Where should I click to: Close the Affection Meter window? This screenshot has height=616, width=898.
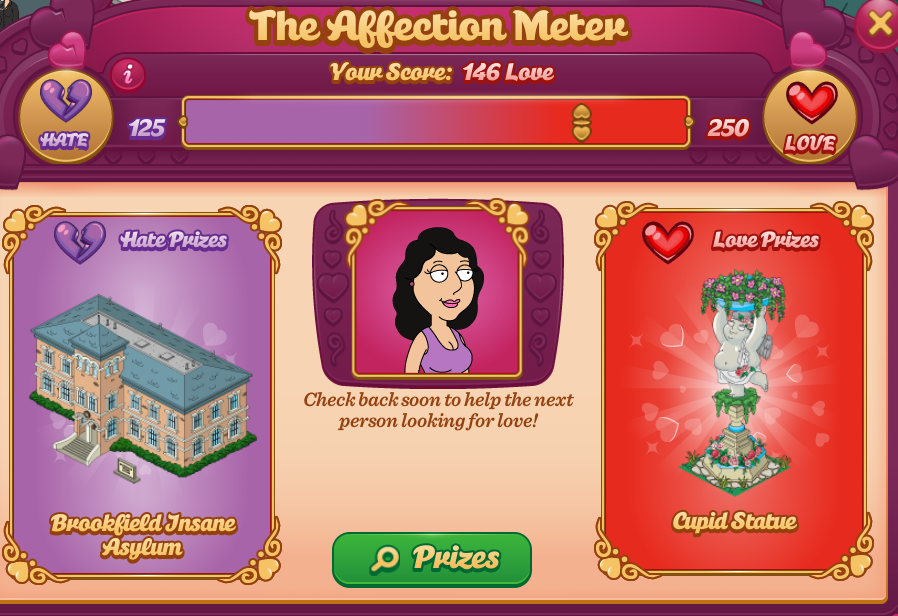[x=879, y=23]
